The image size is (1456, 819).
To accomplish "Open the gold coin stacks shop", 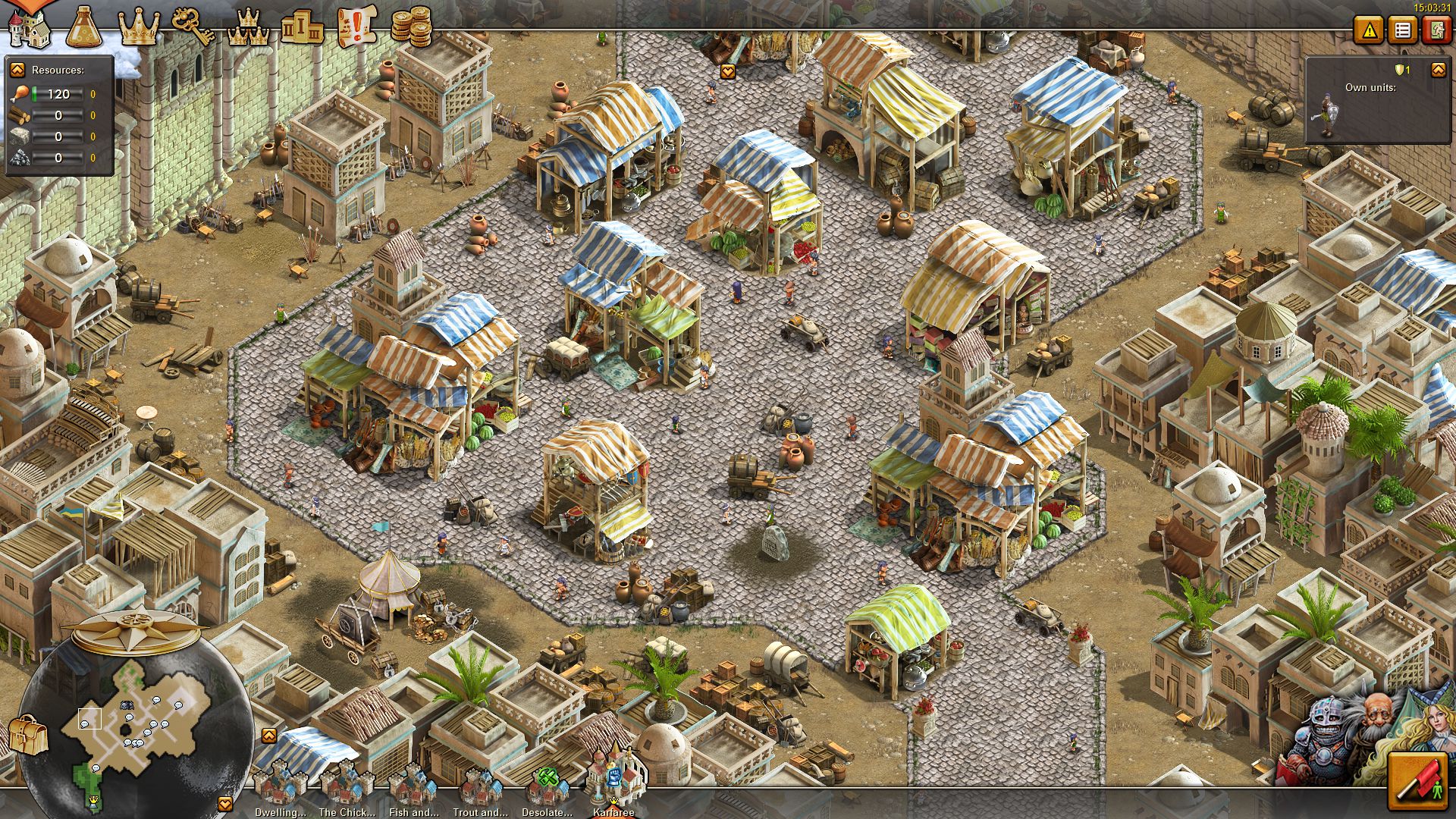I will click(411, 27).
